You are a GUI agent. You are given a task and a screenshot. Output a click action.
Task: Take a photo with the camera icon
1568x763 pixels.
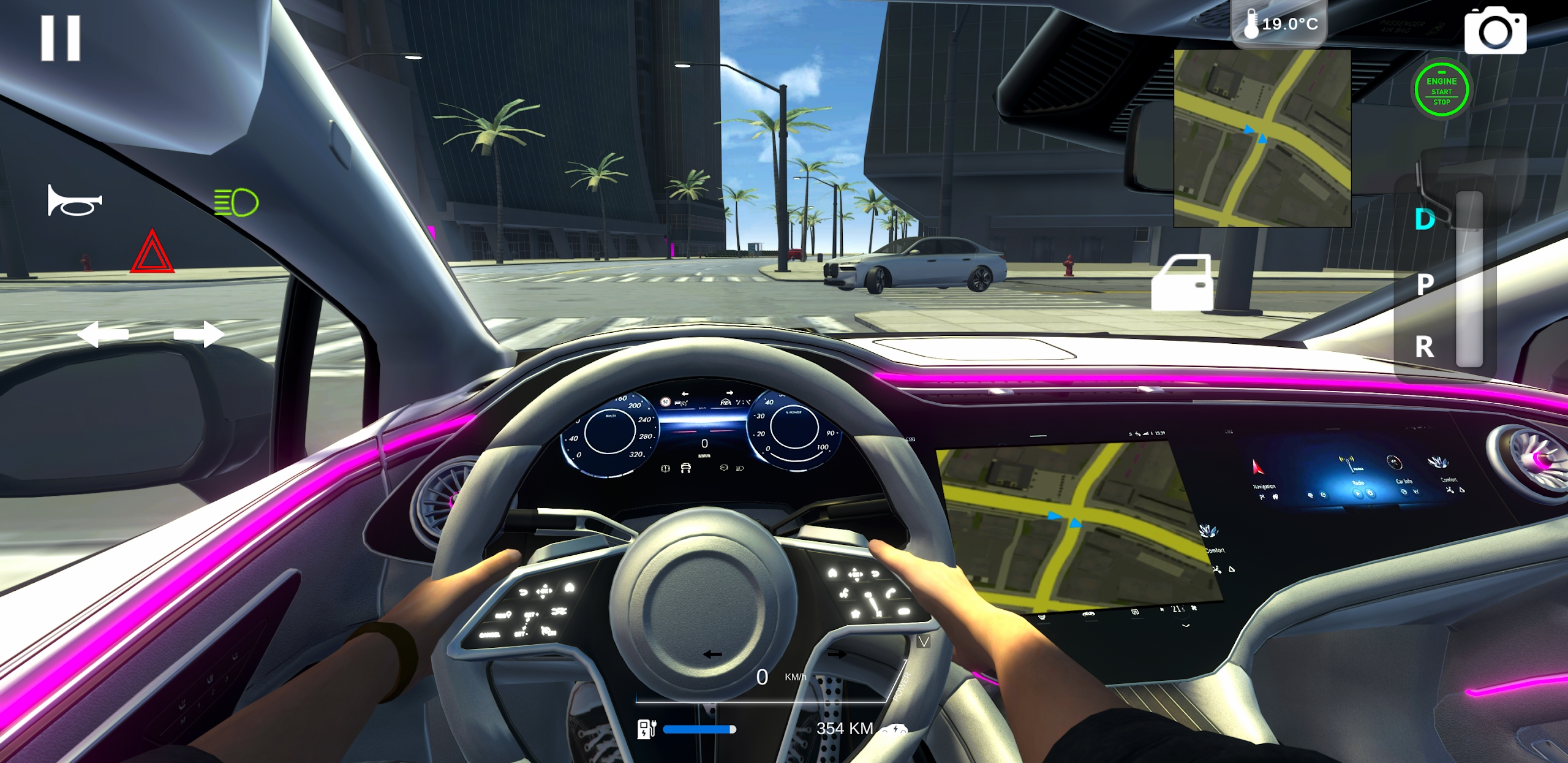[x=1495, y=31]
